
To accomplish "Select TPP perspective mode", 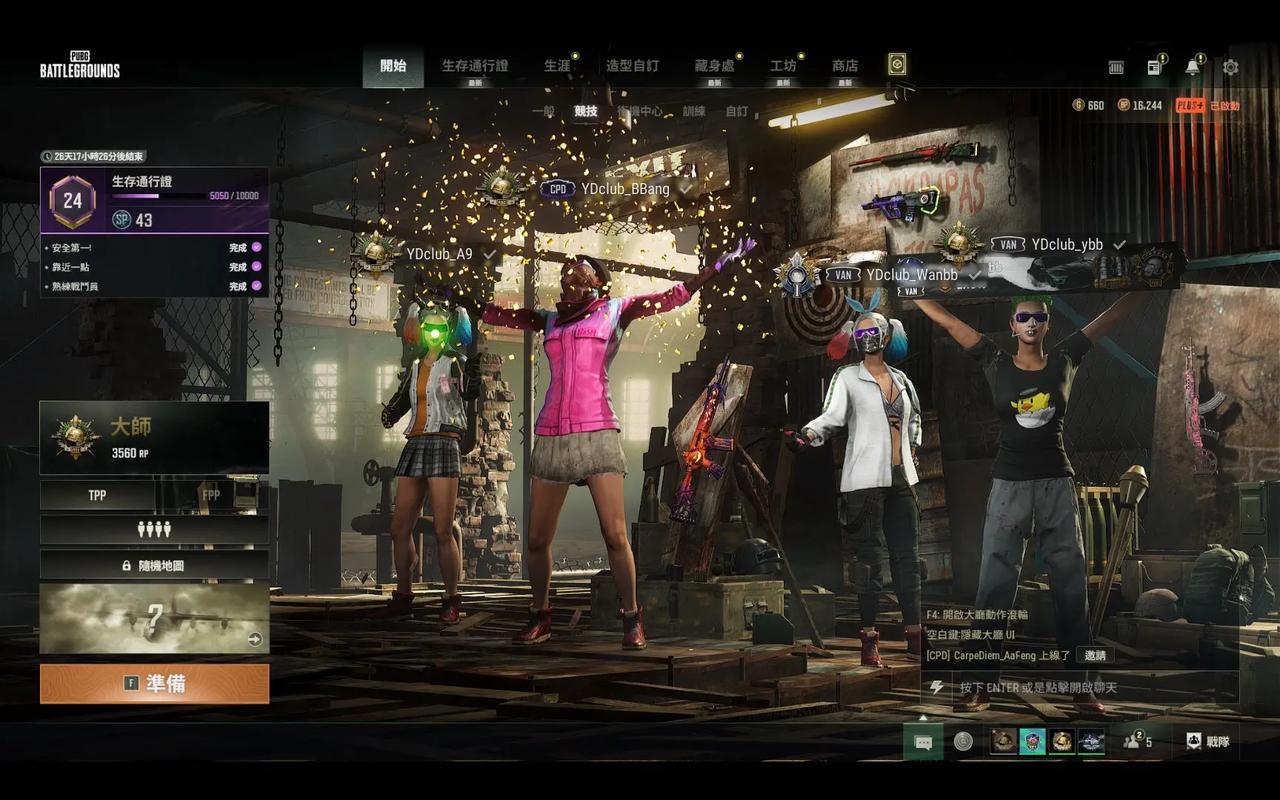I will pyautogui.click(x=97, y=495).
